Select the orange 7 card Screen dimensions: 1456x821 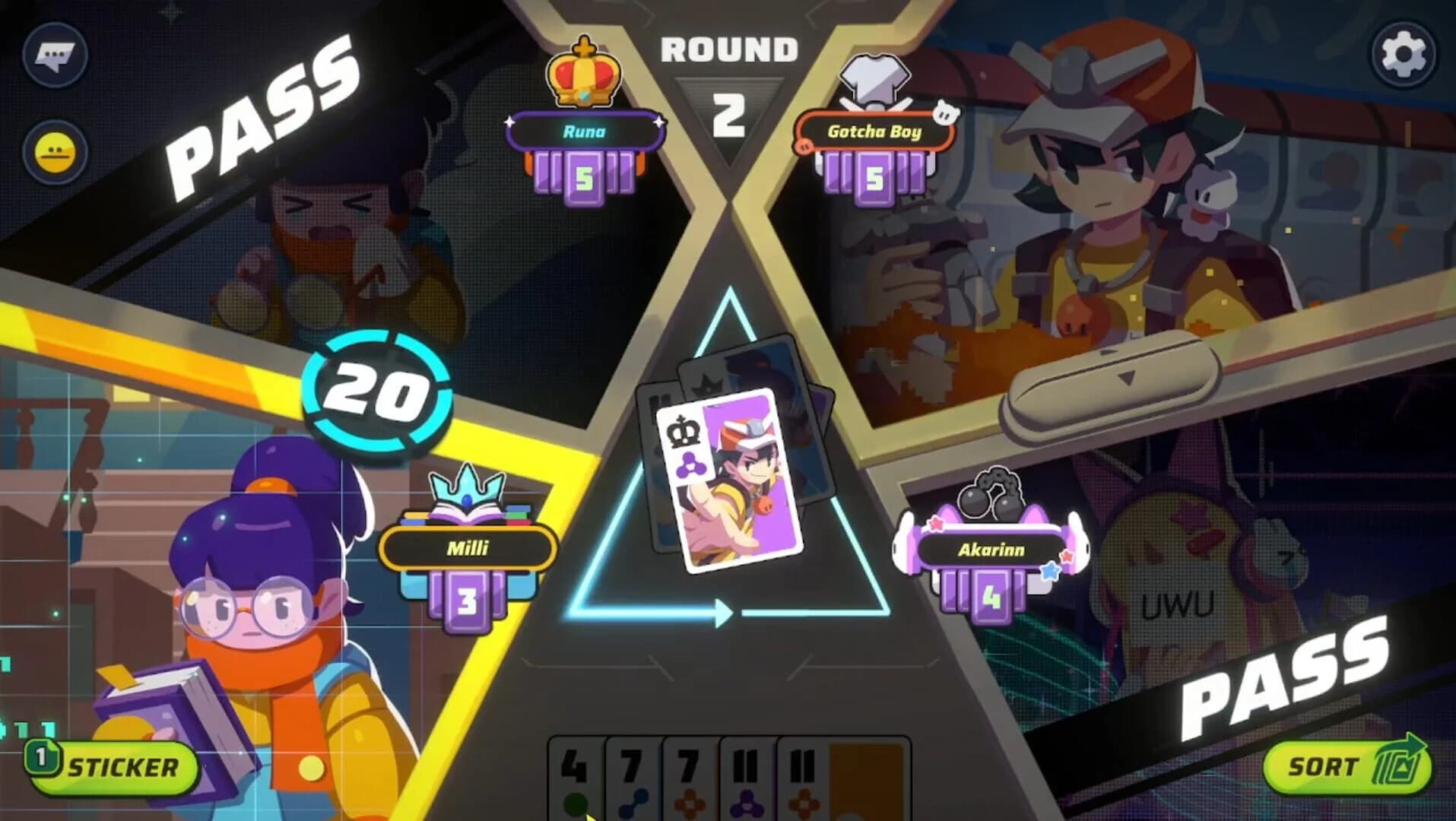(x=689, y=775)
